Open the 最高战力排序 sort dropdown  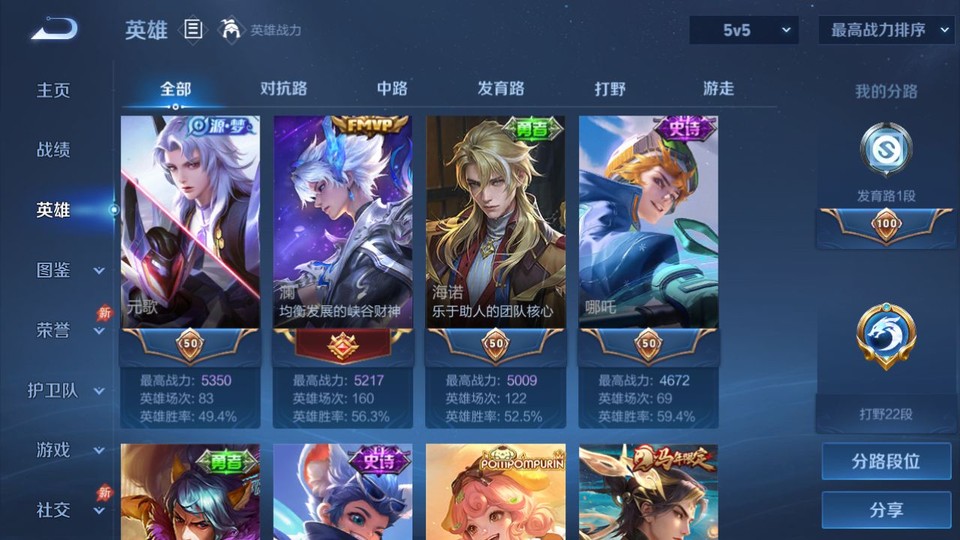coord(886,30)
